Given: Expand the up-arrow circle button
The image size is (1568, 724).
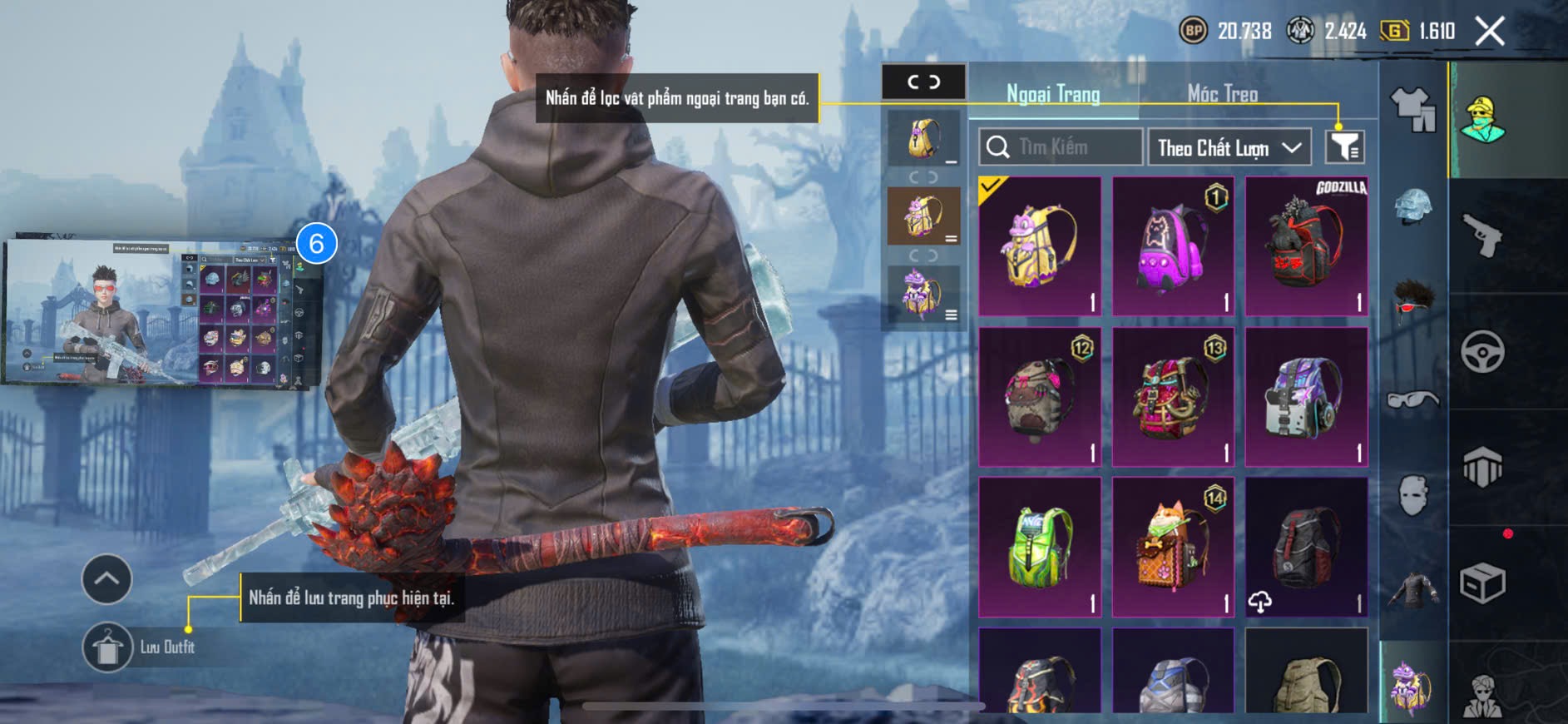Looking at the screenshot, I should (x=106, y=578).
